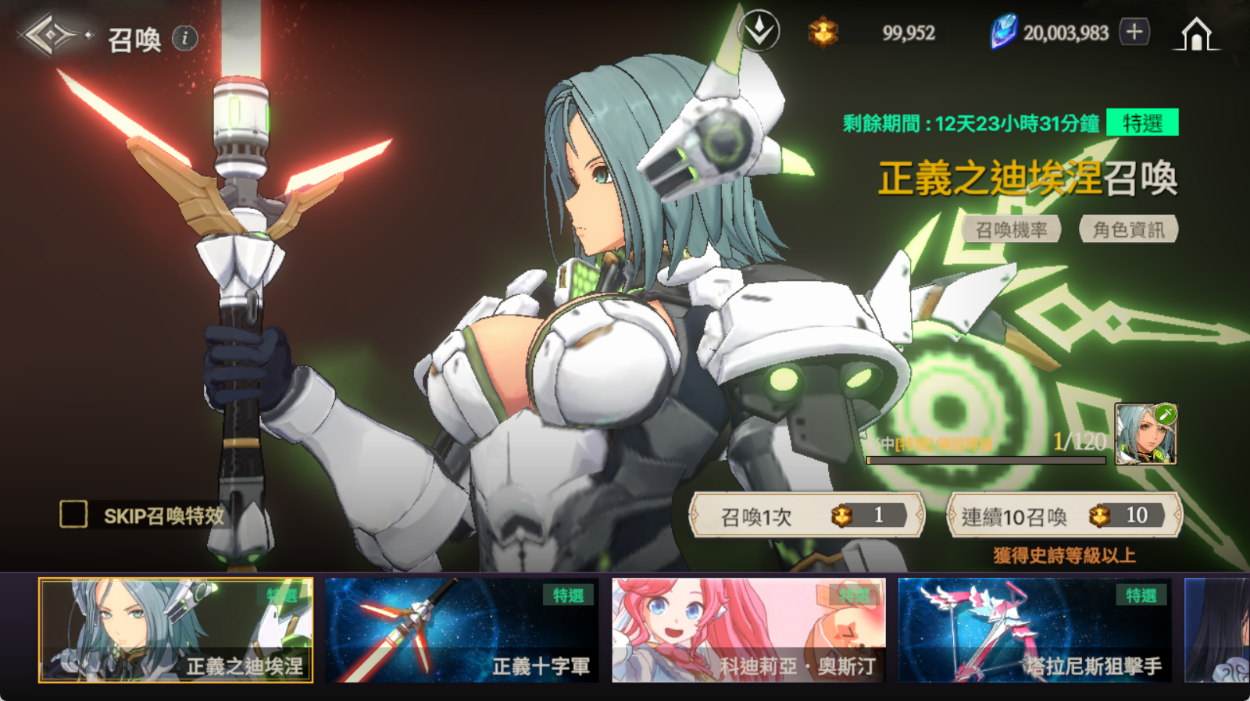
Task: Select the partially visible rightmost banner
Action: tap(1216, 630)
